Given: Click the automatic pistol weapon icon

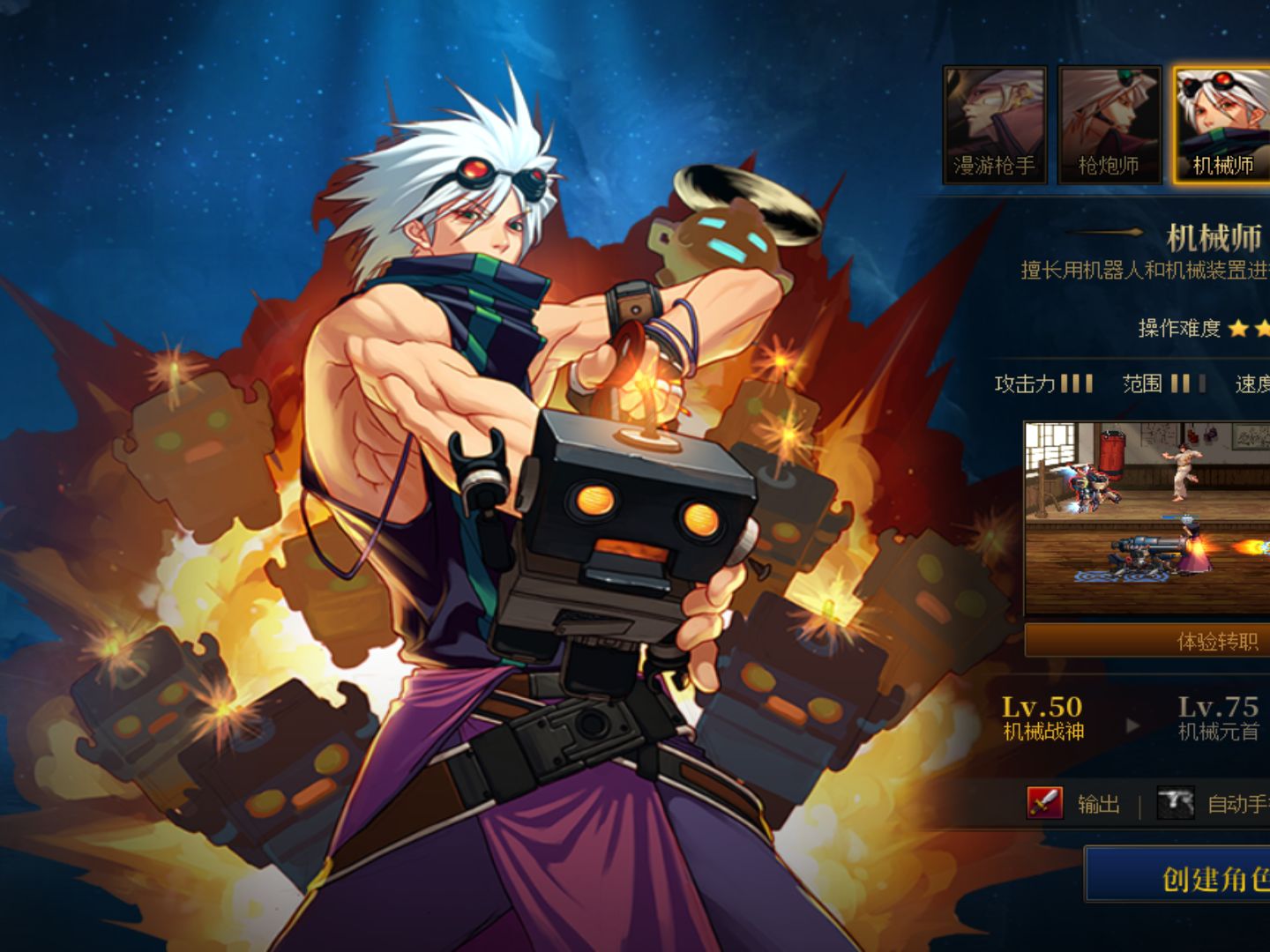Looking at the screenshot, I should coord(1175,803).
